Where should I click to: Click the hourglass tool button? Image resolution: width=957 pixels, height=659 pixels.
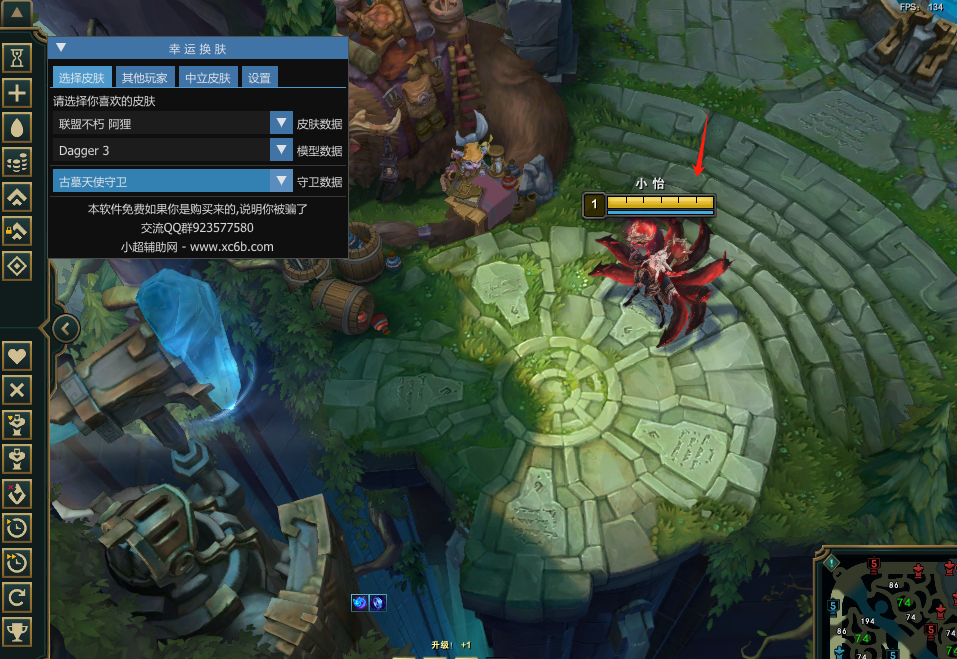[x=17, y=59]
